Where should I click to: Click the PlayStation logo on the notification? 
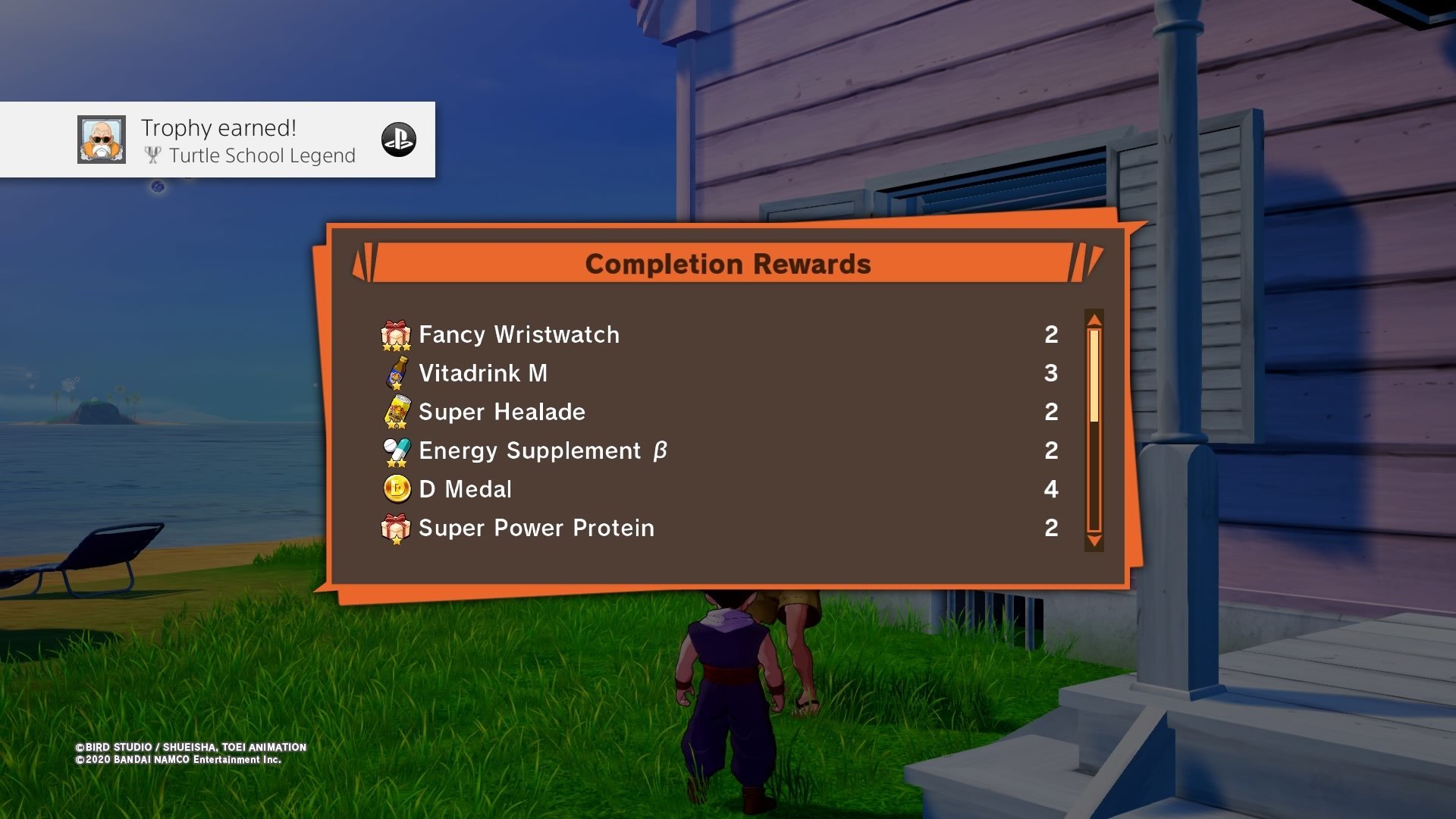click(x=399, y=140)
